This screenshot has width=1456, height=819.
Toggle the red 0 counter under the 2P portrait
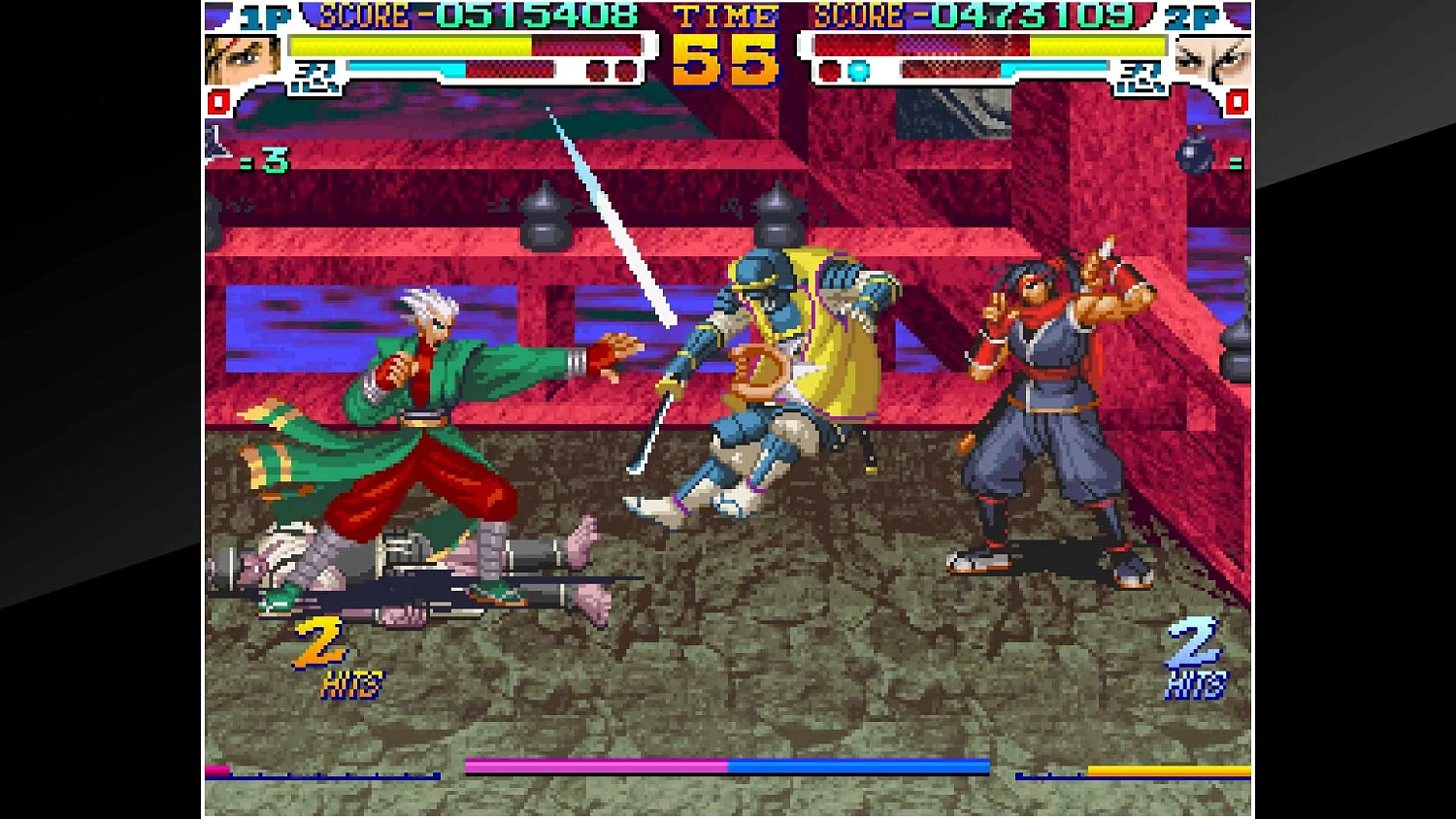1239,104
